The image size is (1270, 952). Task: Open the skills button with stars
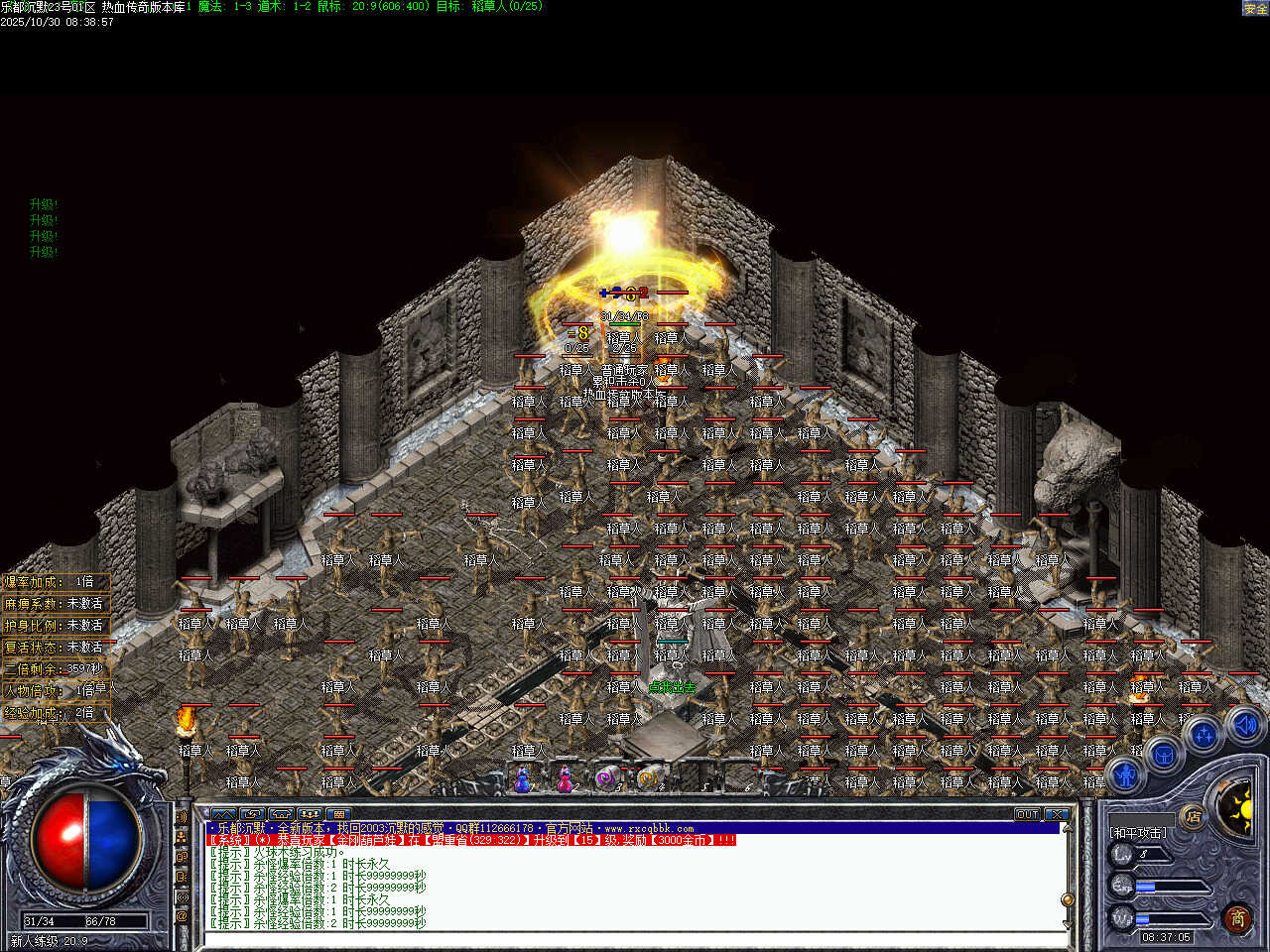pyautogui.click(x=1204, y=736)
